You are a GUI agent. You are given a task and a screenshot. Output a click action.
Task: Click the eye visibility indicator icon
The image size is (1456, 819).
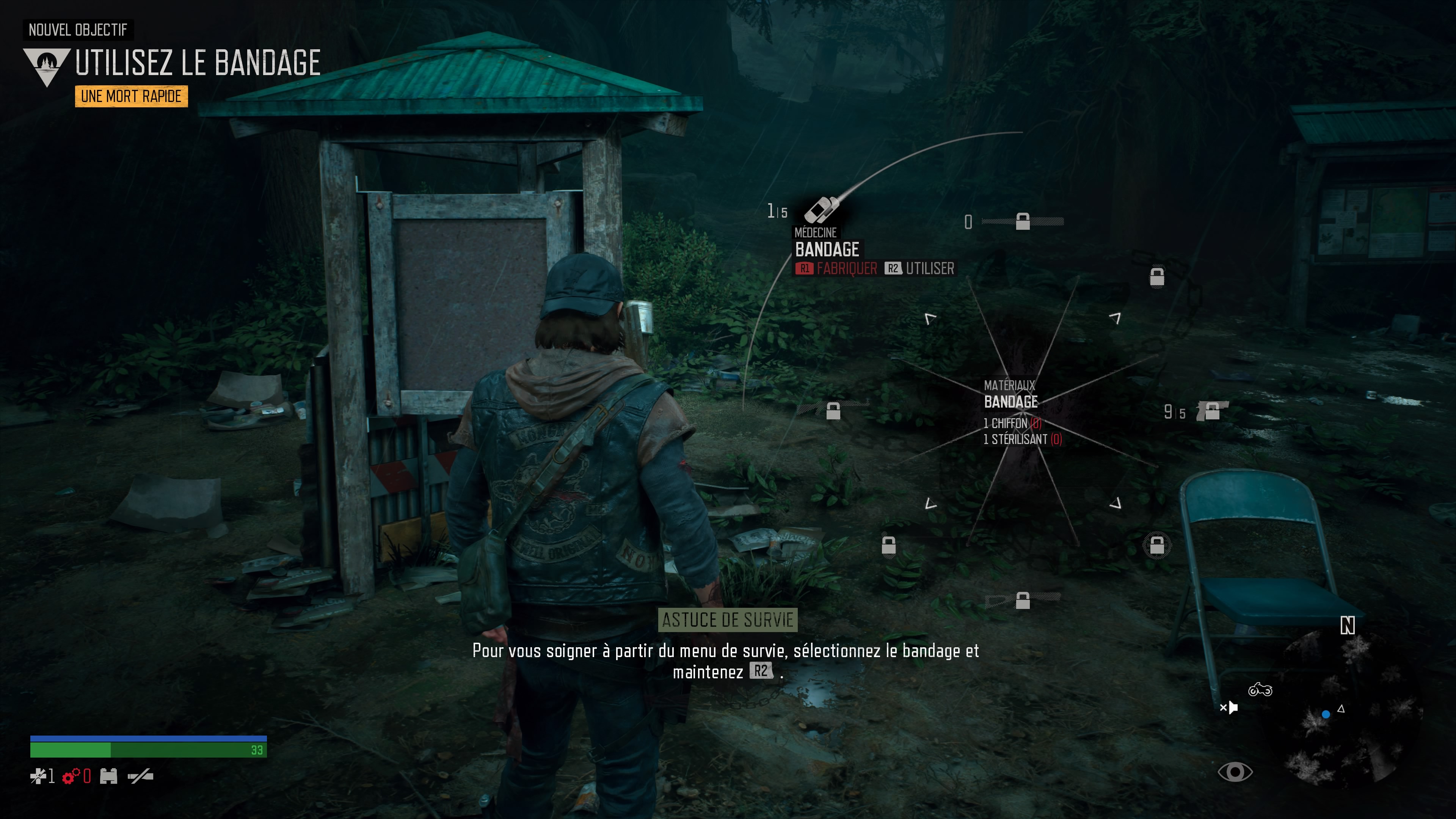tap(1235, 772)
